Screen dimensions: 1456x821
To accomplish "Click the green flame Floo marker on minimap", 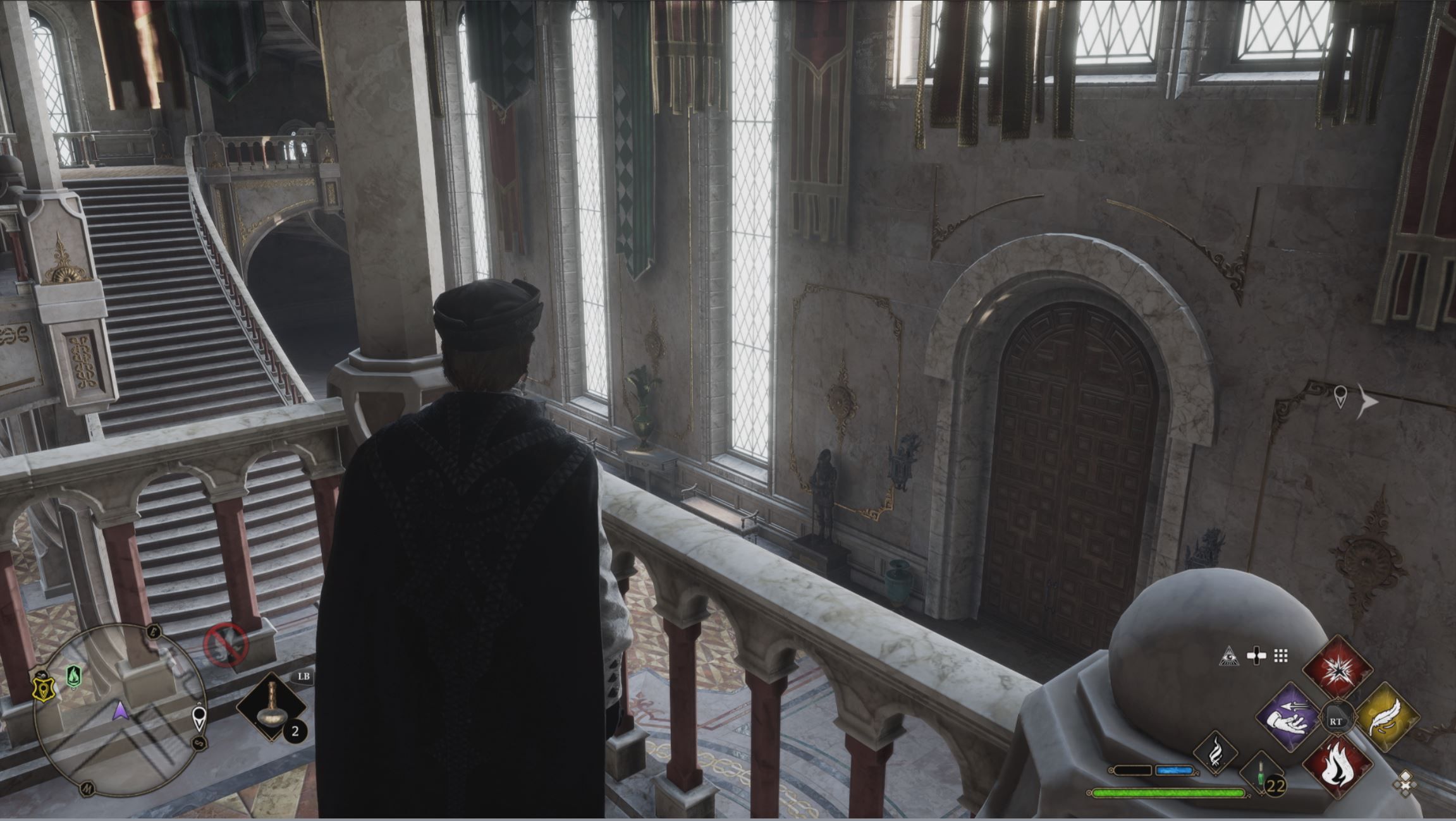I will tap(74, 677).
